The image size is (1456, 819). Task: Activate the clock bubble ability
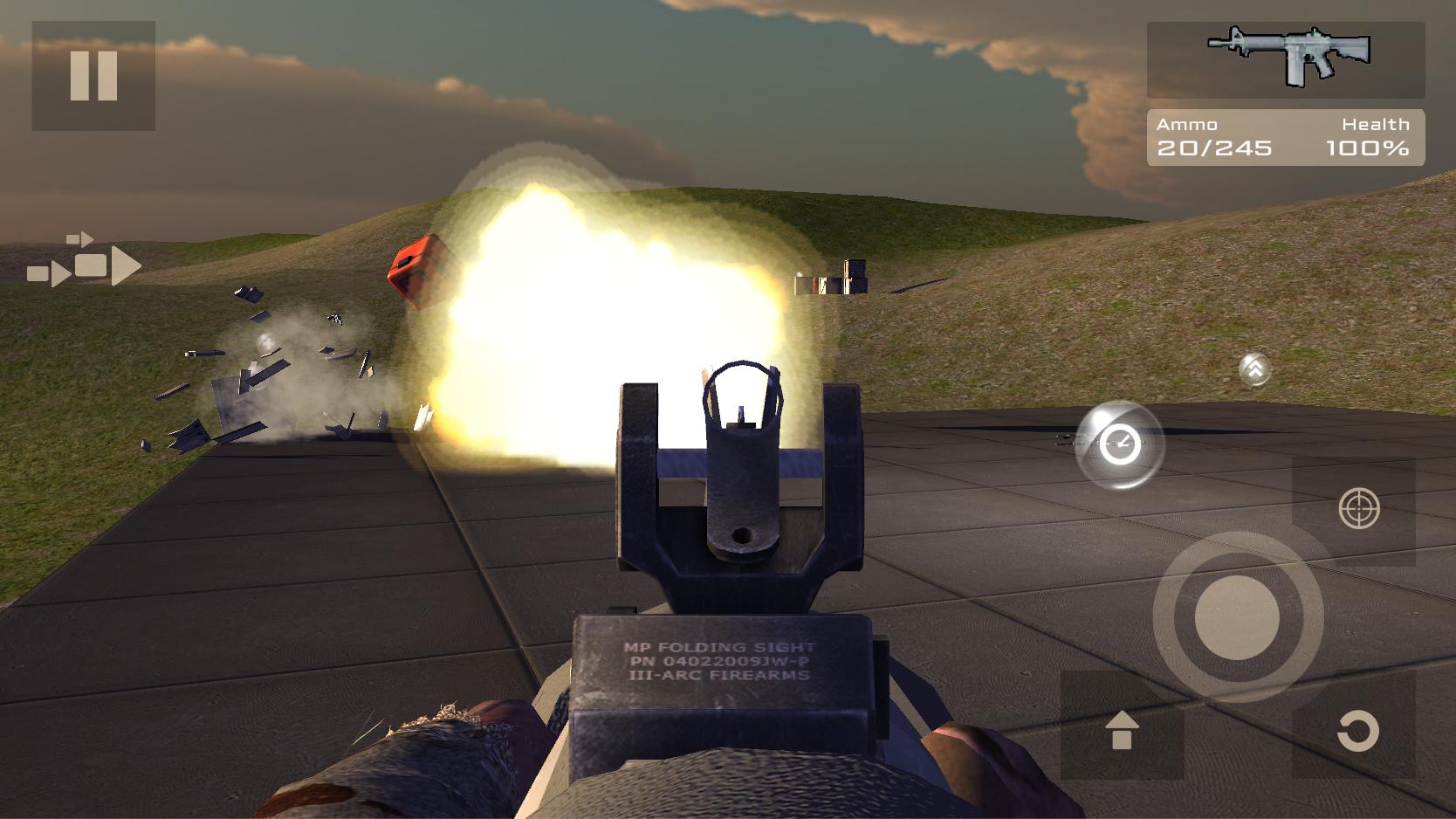(1119, 444)
